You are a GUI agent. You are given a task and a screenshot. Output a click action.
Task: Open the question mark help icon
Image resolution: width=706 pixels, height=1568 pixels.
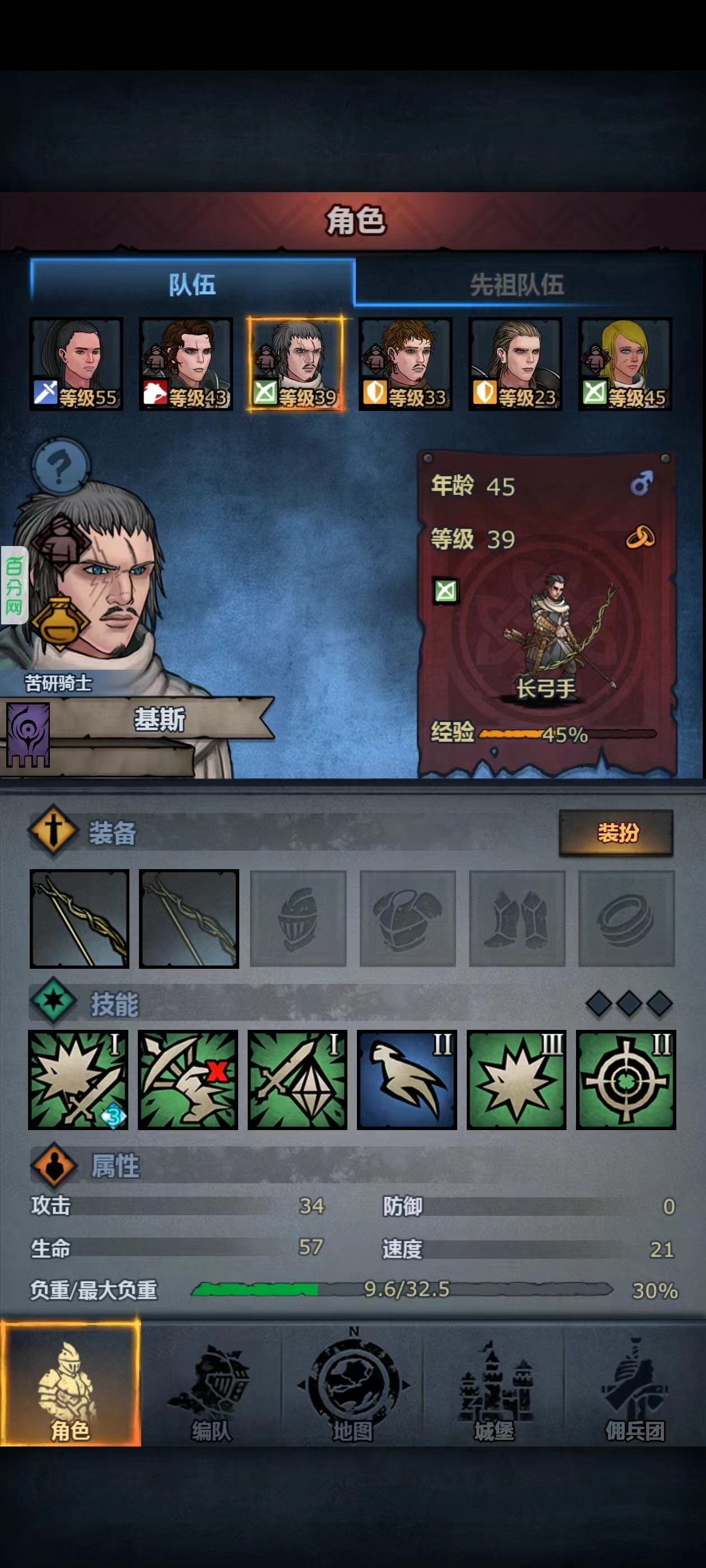coord(60,468)
